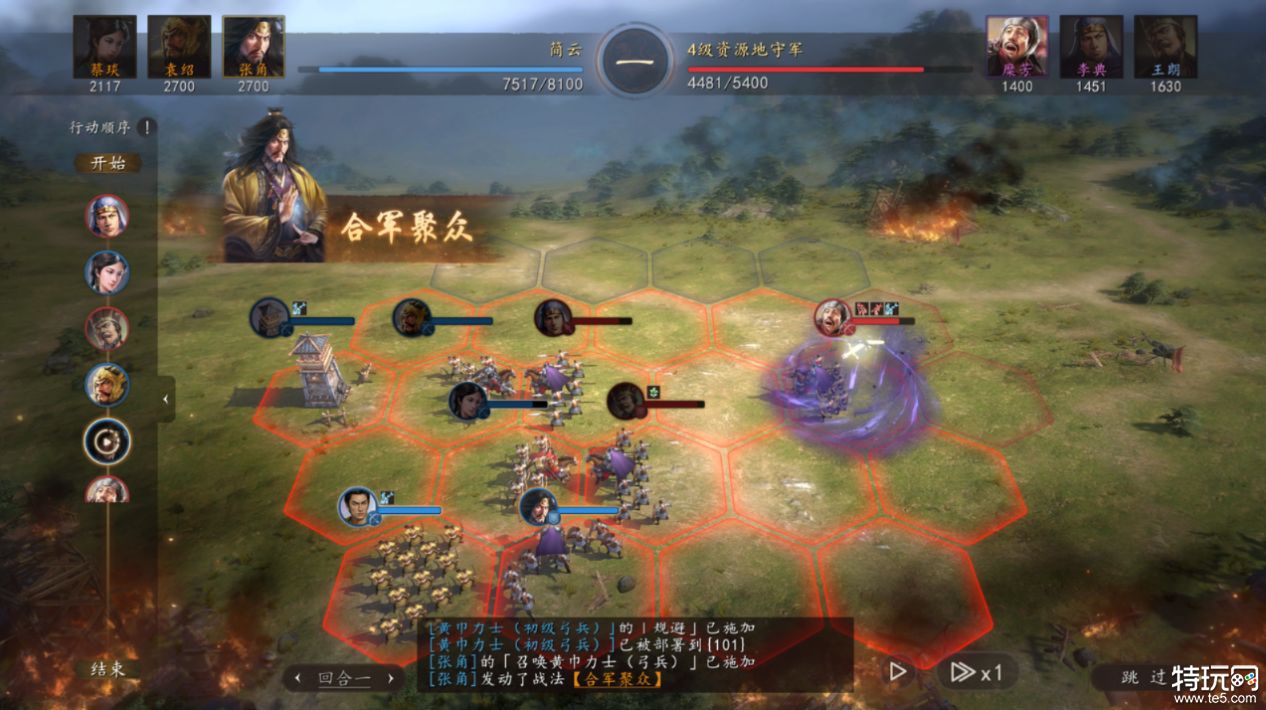Jump to 结束 in the action order
The width and height of the screenshot is (1266, 710).
coord(107,669)
